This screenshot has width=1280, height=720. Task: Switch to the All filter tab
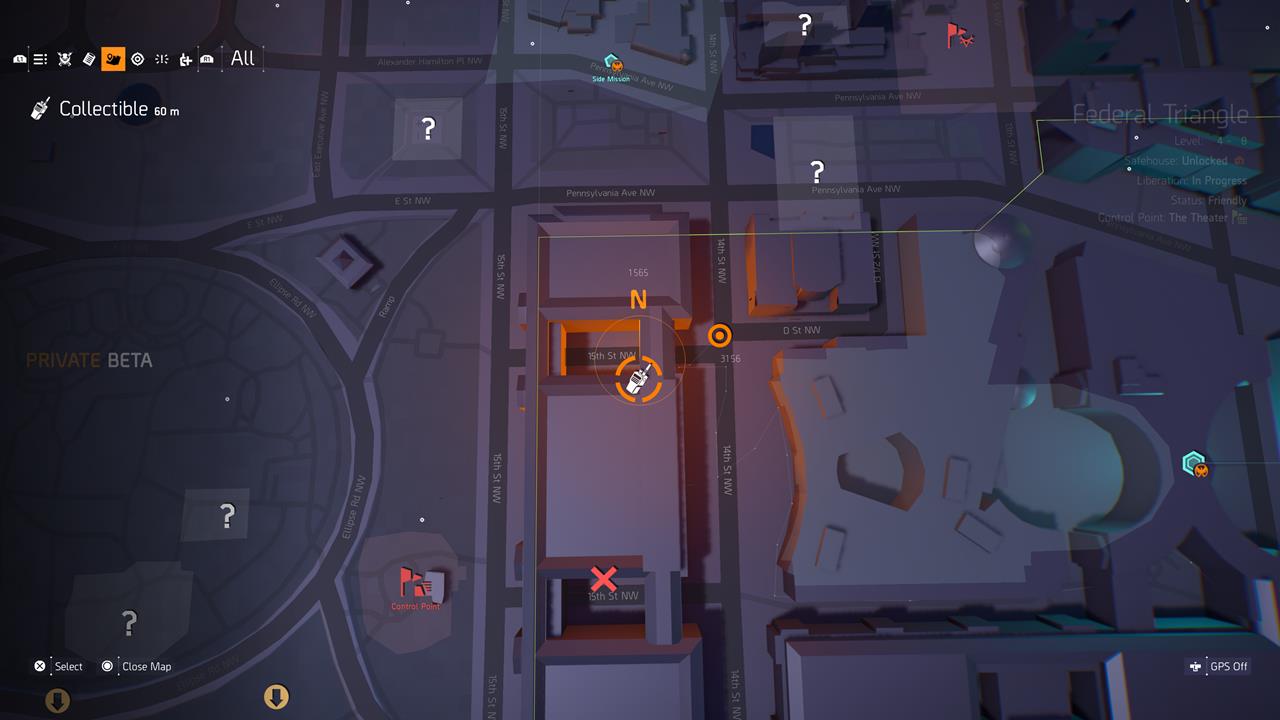click(x=242, y=58)
